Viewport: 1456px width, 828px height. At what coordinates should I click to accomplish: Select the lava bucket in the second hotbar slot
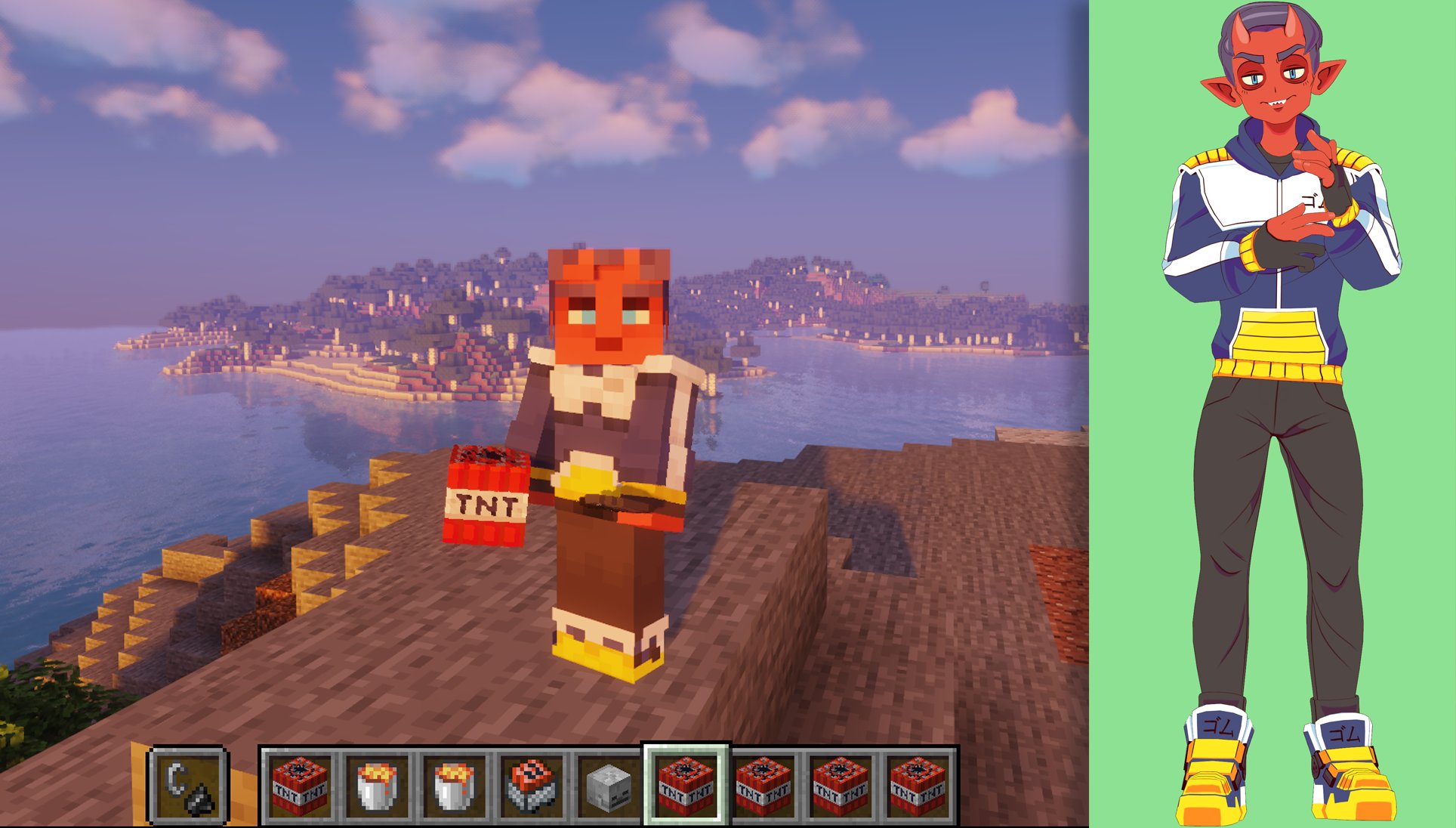point(374,786)
